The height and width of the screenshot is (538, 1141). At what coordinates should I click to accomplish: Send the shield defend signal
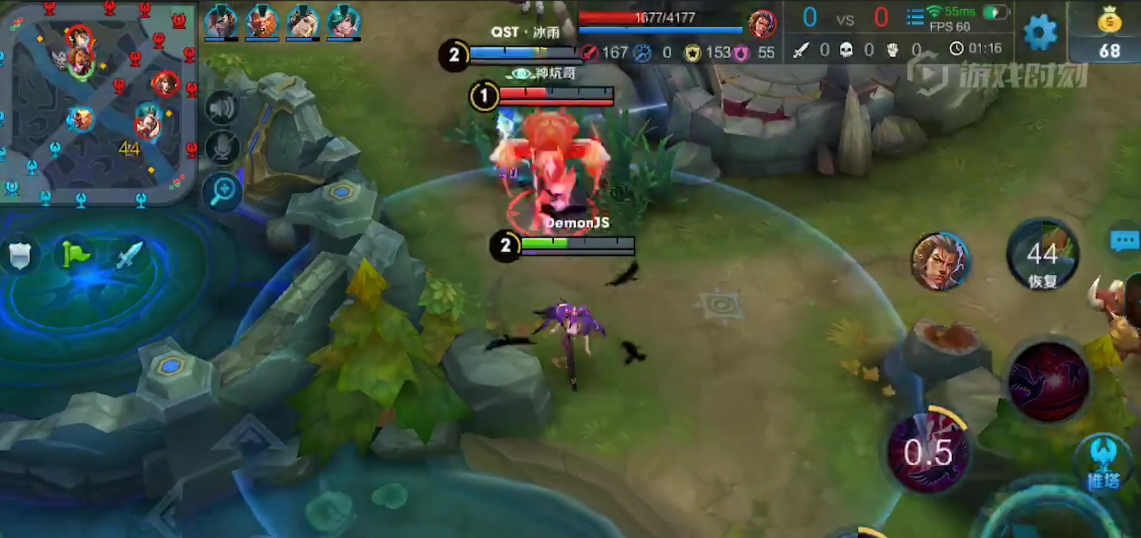(19, 255)
